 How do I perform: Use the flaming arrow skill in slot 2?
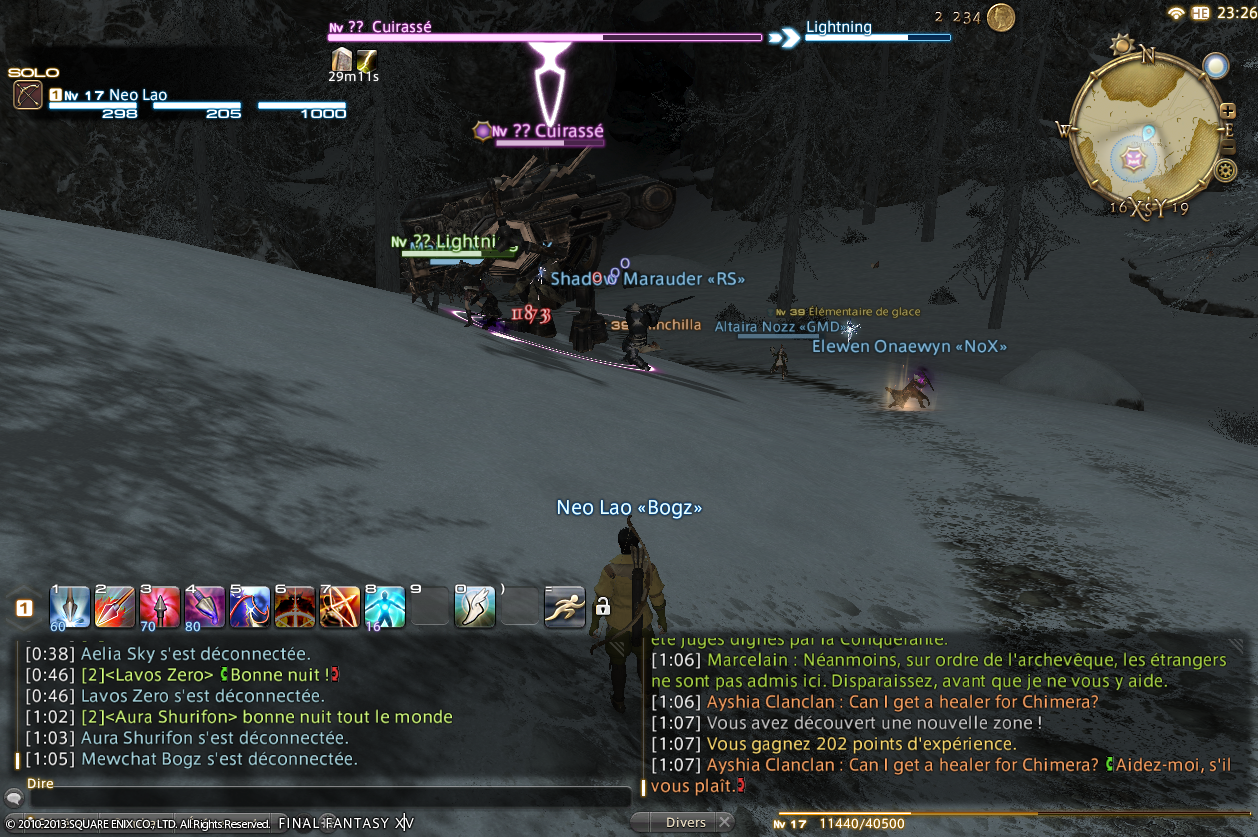tap(114, 606)
